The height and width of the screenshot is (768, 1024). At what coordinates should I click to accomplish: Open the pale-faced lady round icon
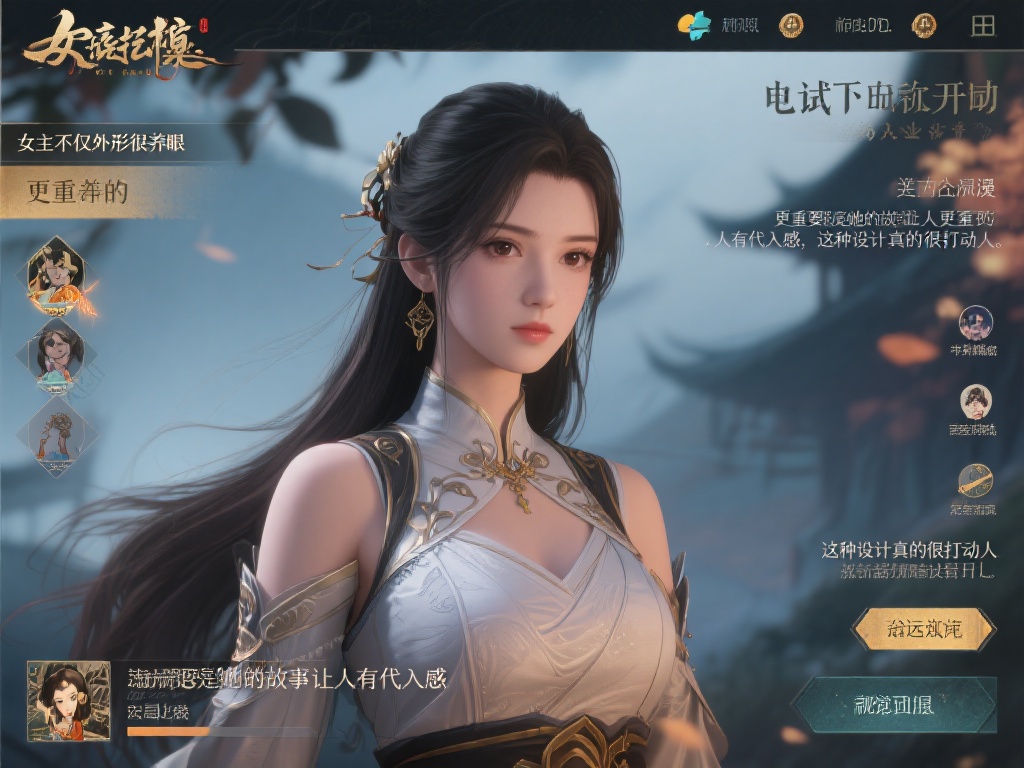point(975,401)
